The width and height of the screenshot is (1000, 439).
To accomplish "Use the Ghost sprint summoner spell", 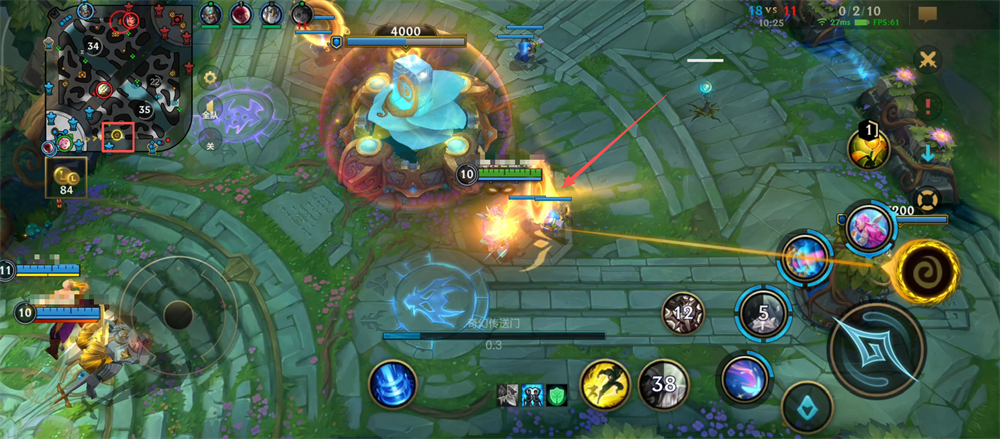I will pos(605,384).
